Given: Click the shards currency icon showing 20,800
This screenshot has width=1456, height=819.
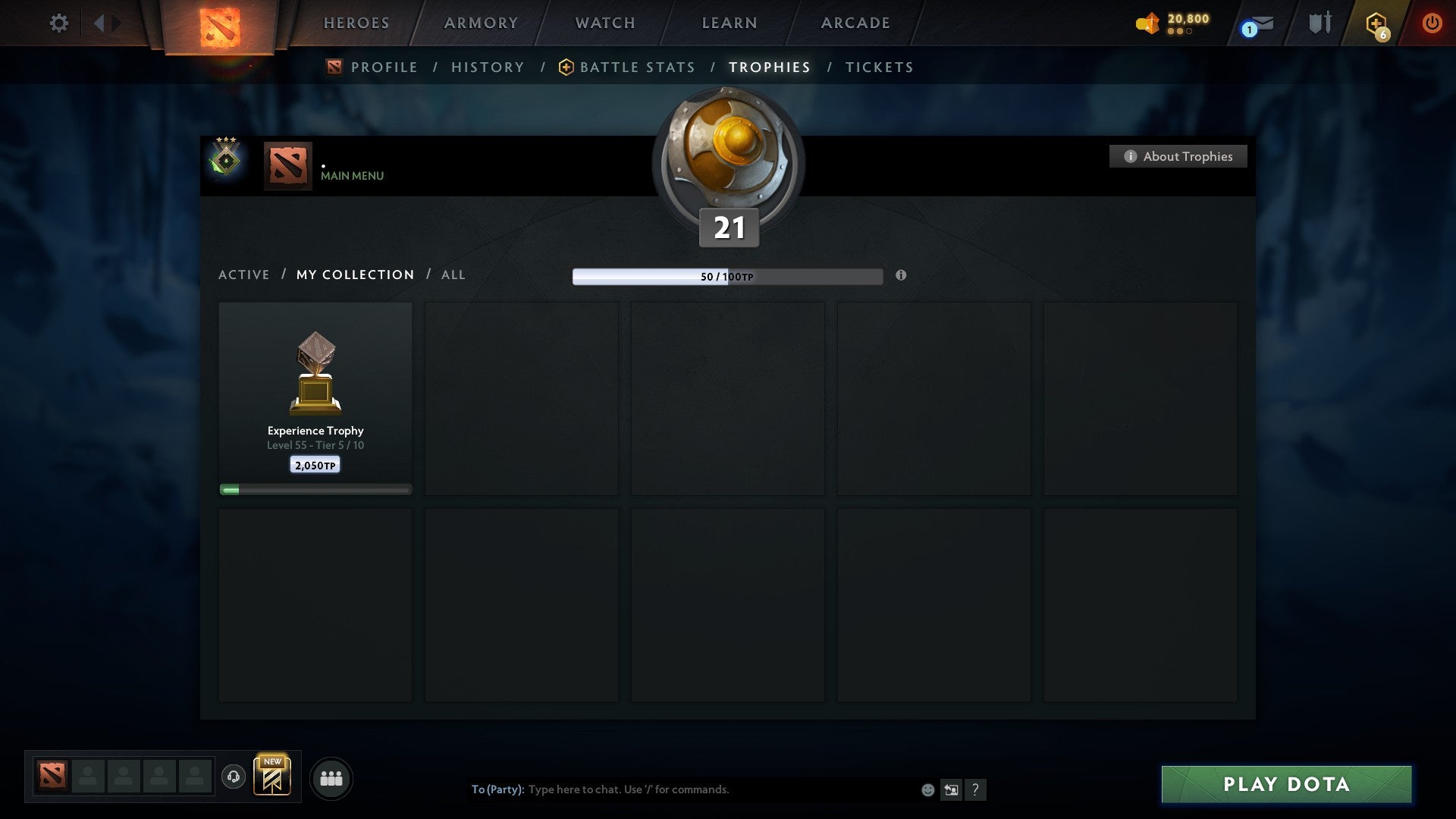Looking at the screenshot, I should [x=1147, y=23].
